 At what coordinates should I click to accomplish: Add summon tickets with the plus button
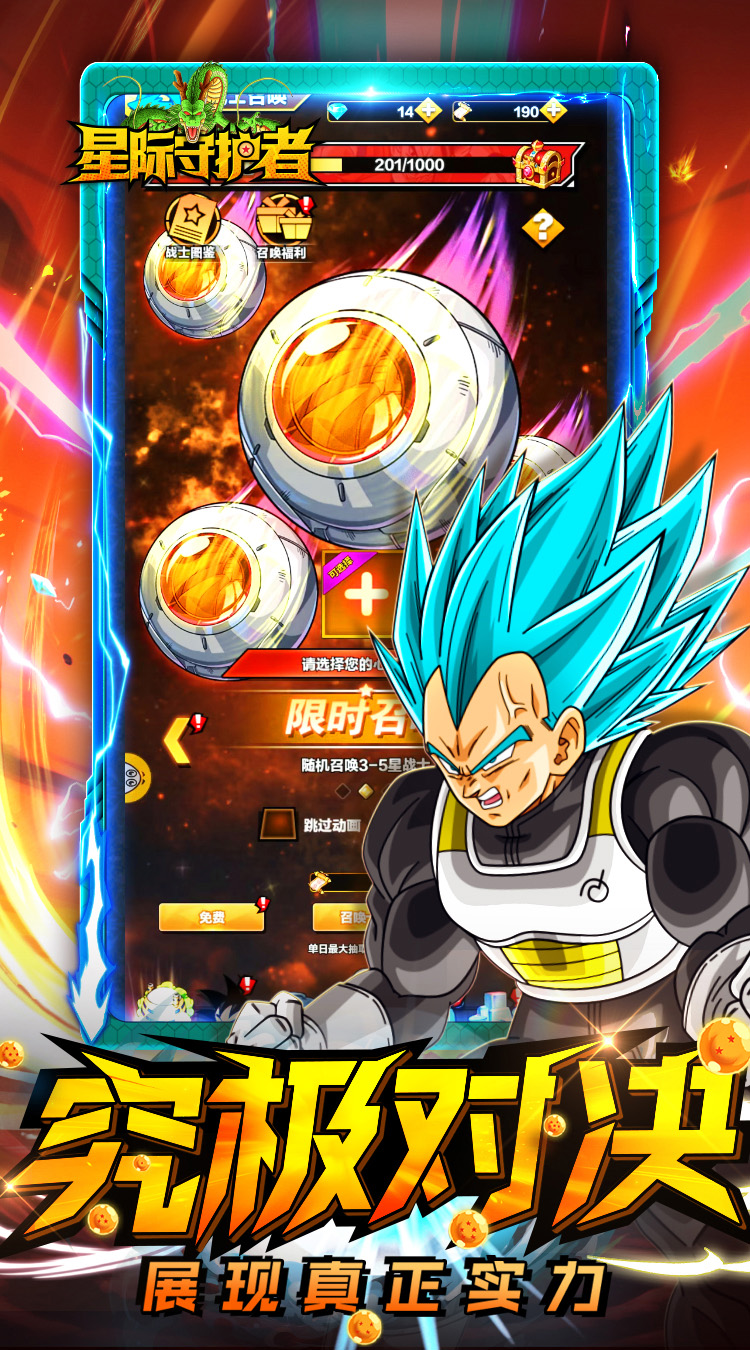click(555, 111)
